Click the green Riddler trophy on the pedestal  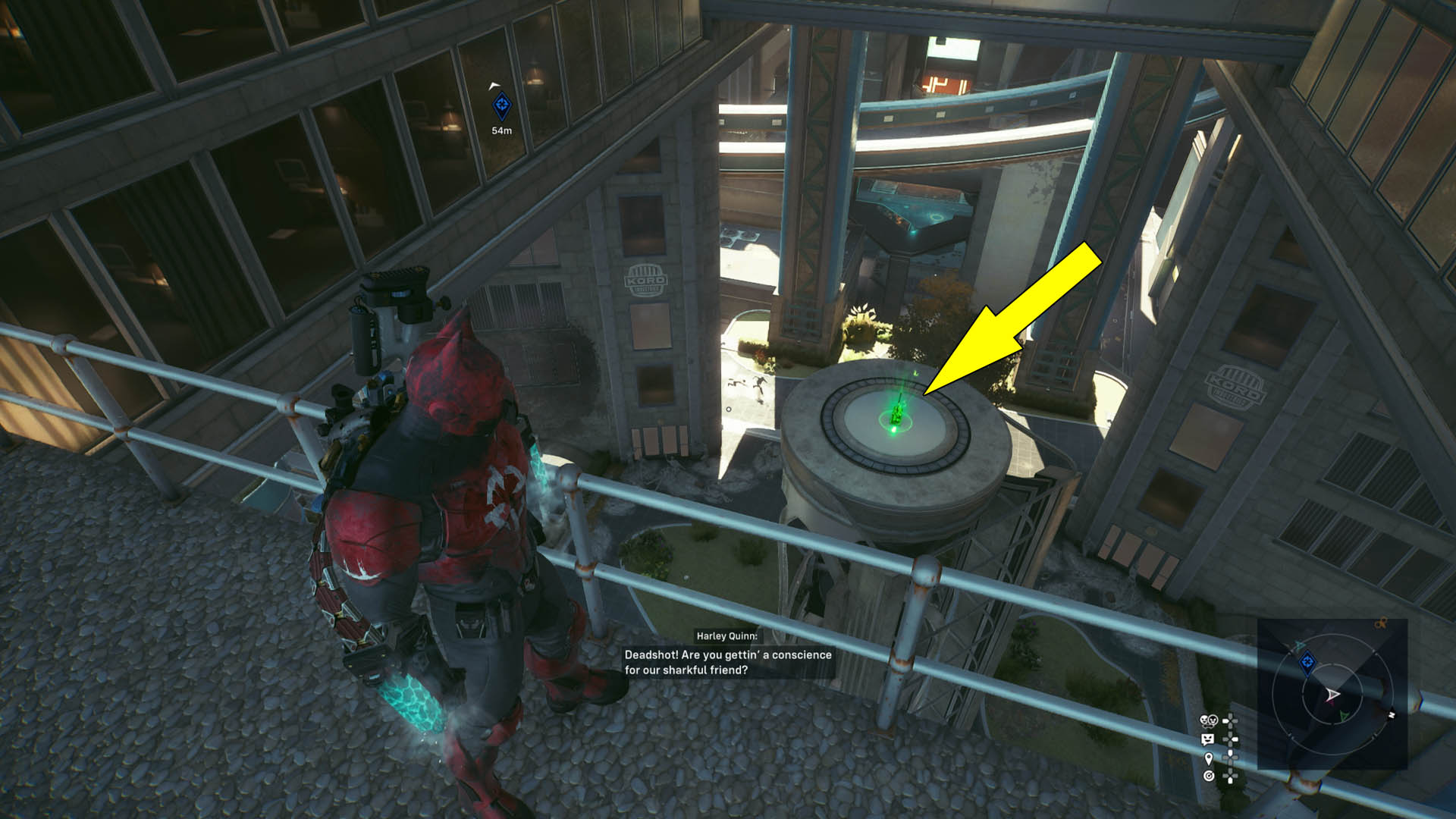[x=899, y=413]
